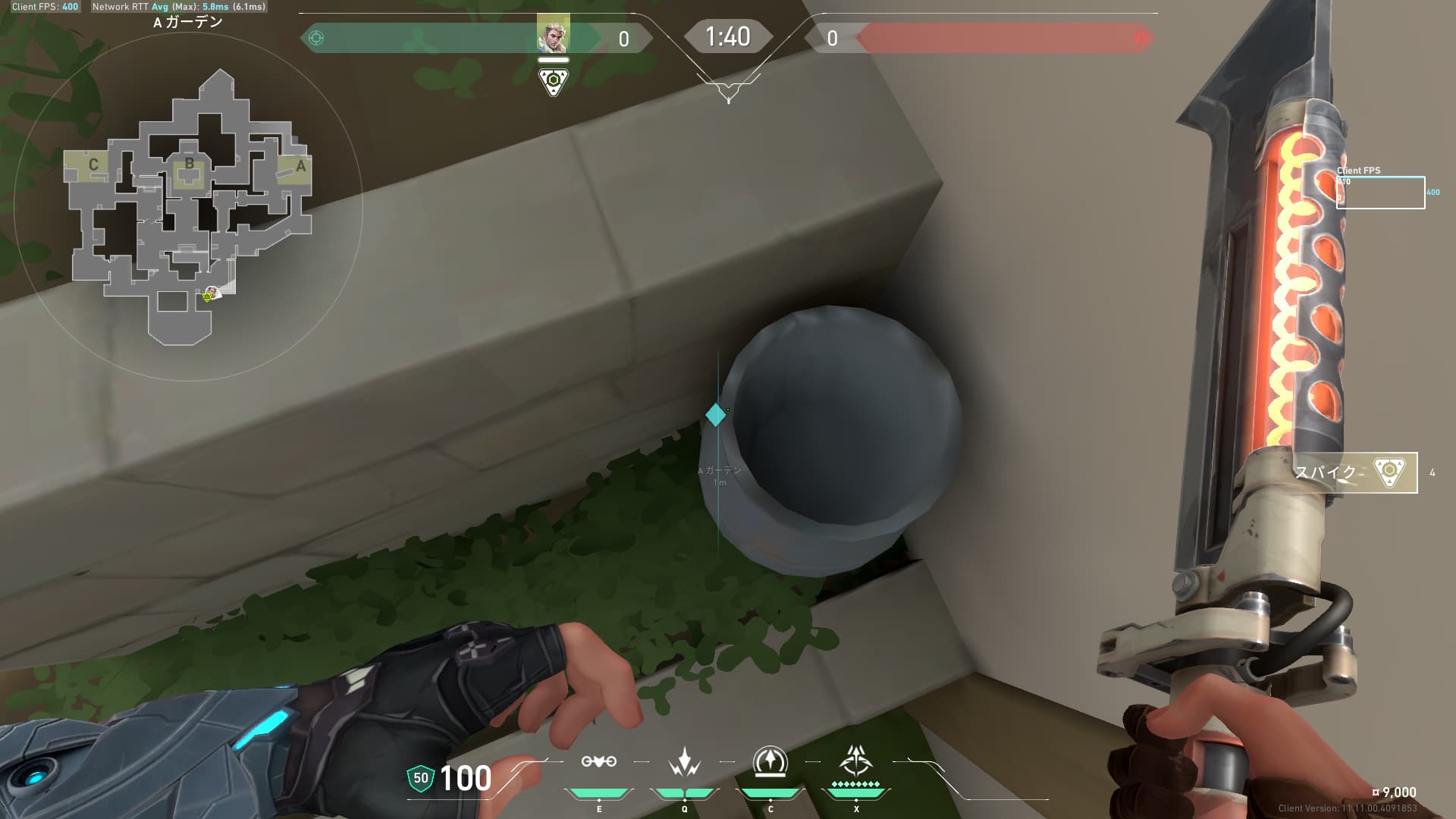Click the teal diamond ping marker
This screenshot has width=1456, height=819.
pos(715,415)
